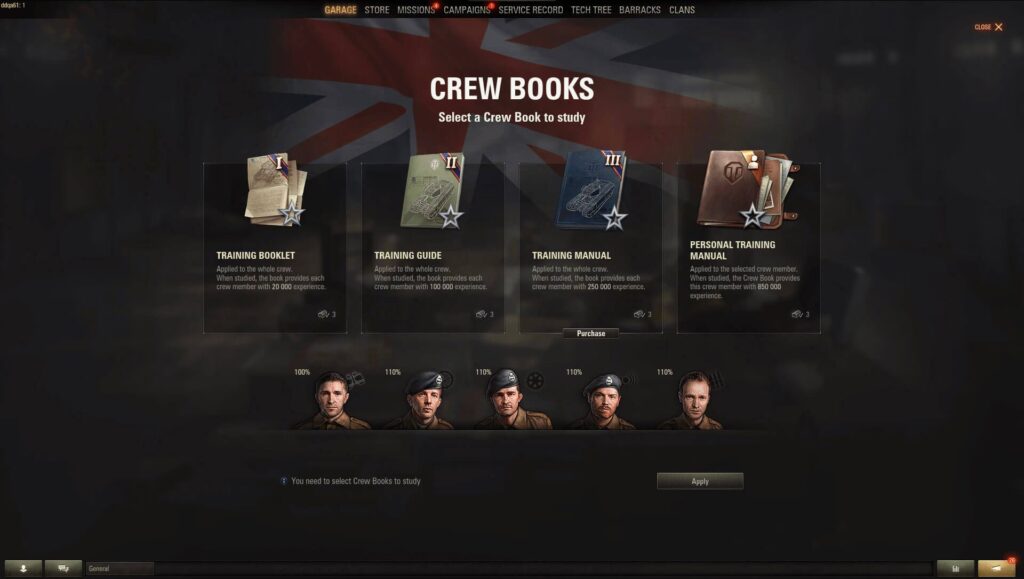The height and width of the screenshot is (579, 1024).
Task: Open the Missions tab
Action: [x=415, y=10]
